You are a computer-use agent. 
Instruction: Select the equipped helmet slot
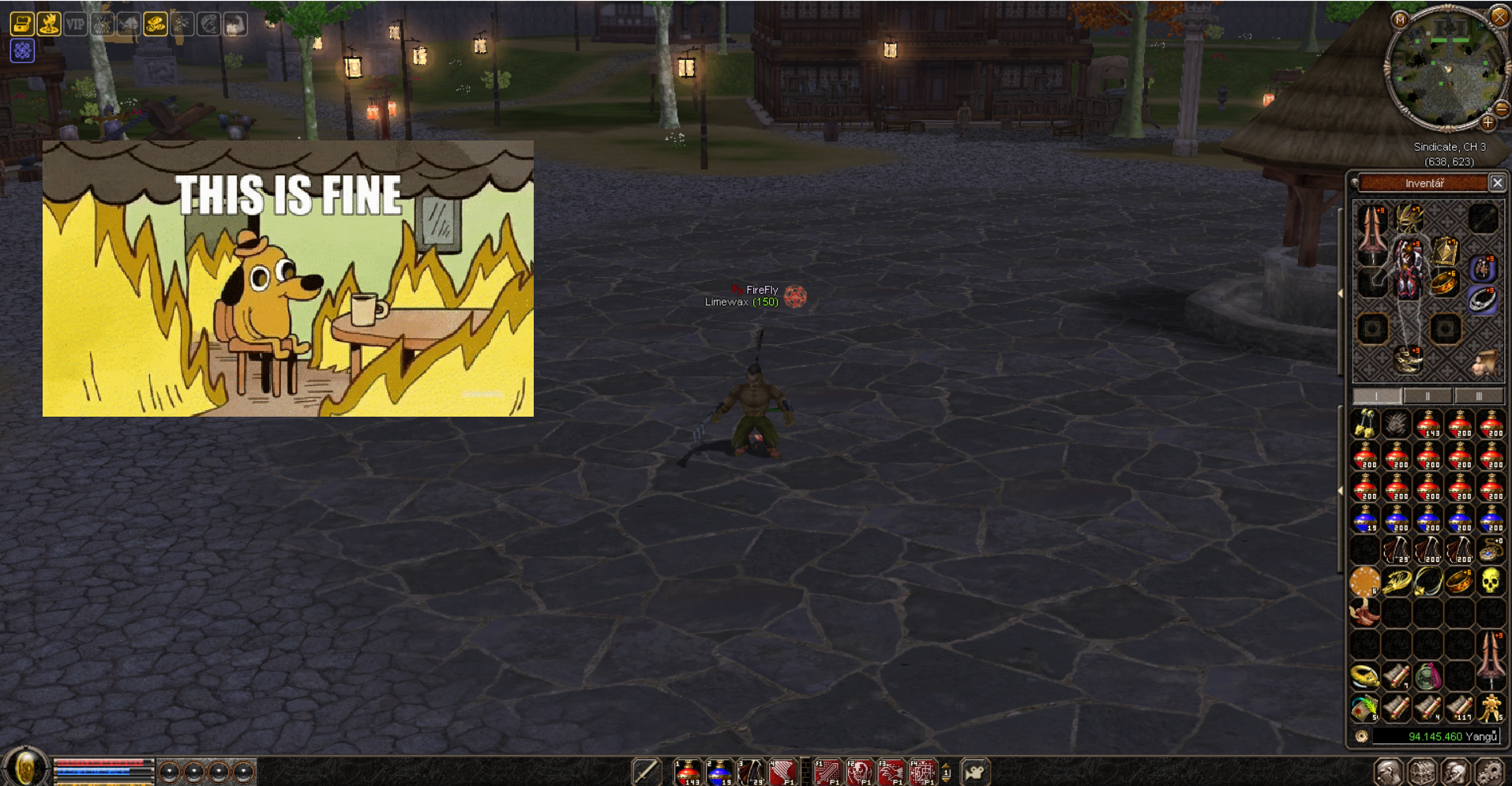coord(1408,216)
